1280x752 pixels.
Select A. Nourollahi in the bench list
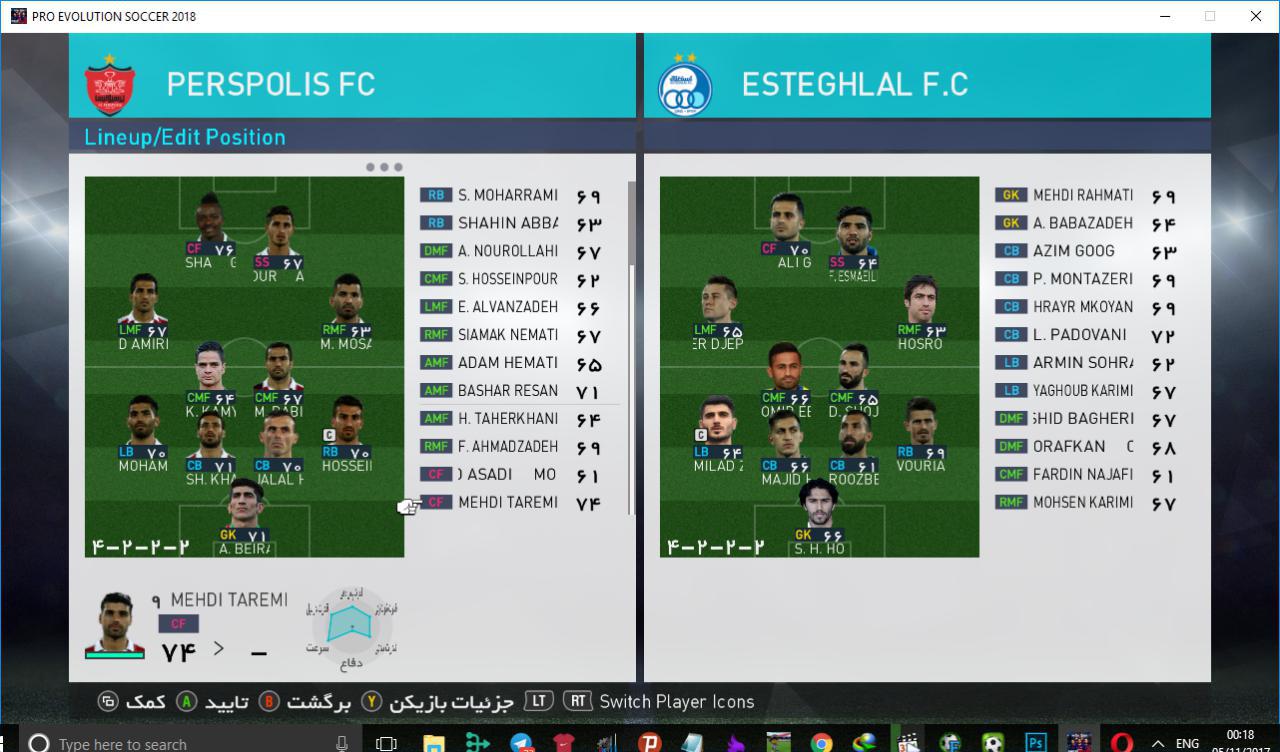coord(508,251)
